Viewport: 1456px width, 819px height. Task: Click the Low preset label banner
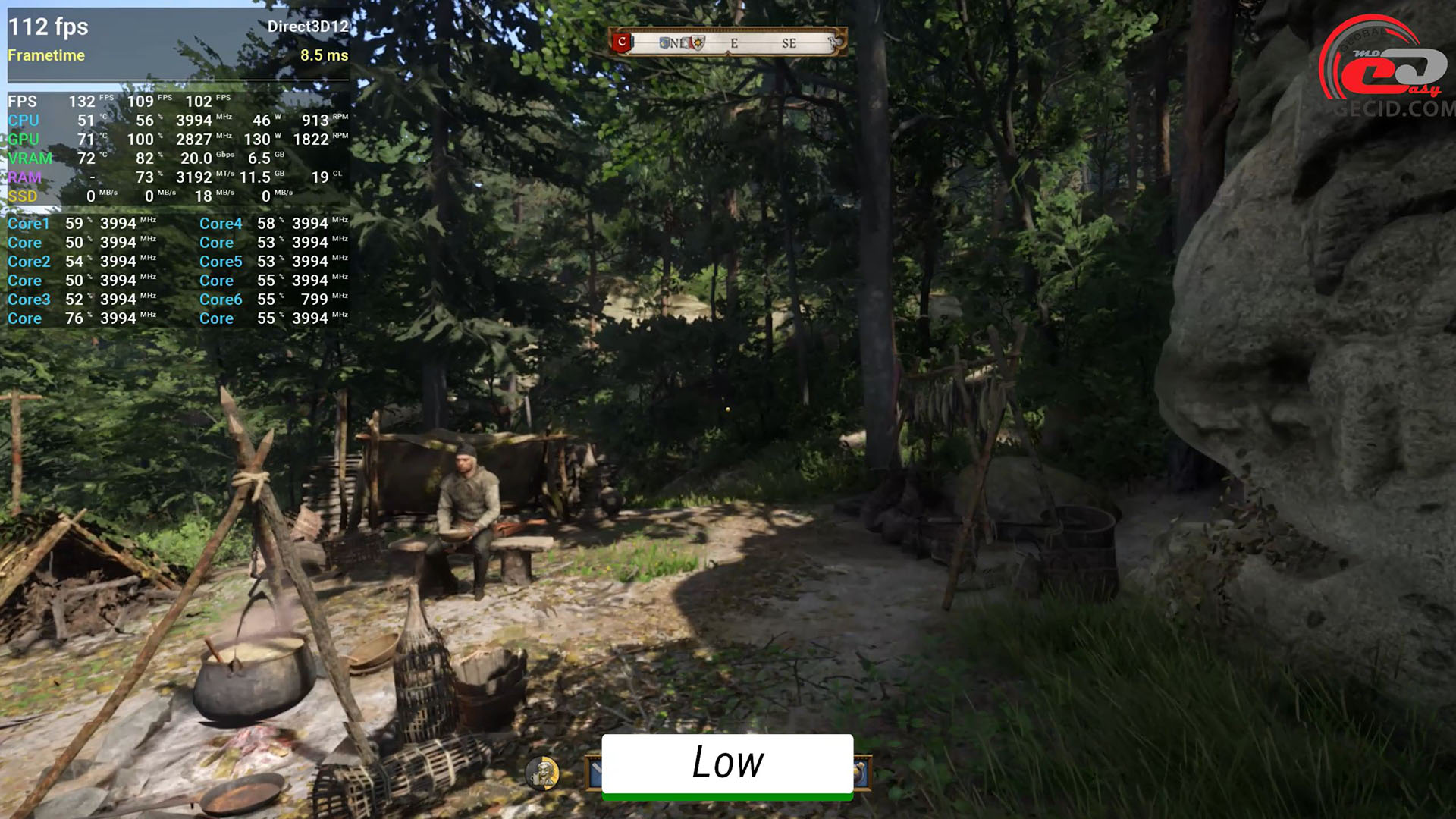click(x=727, y=764)
